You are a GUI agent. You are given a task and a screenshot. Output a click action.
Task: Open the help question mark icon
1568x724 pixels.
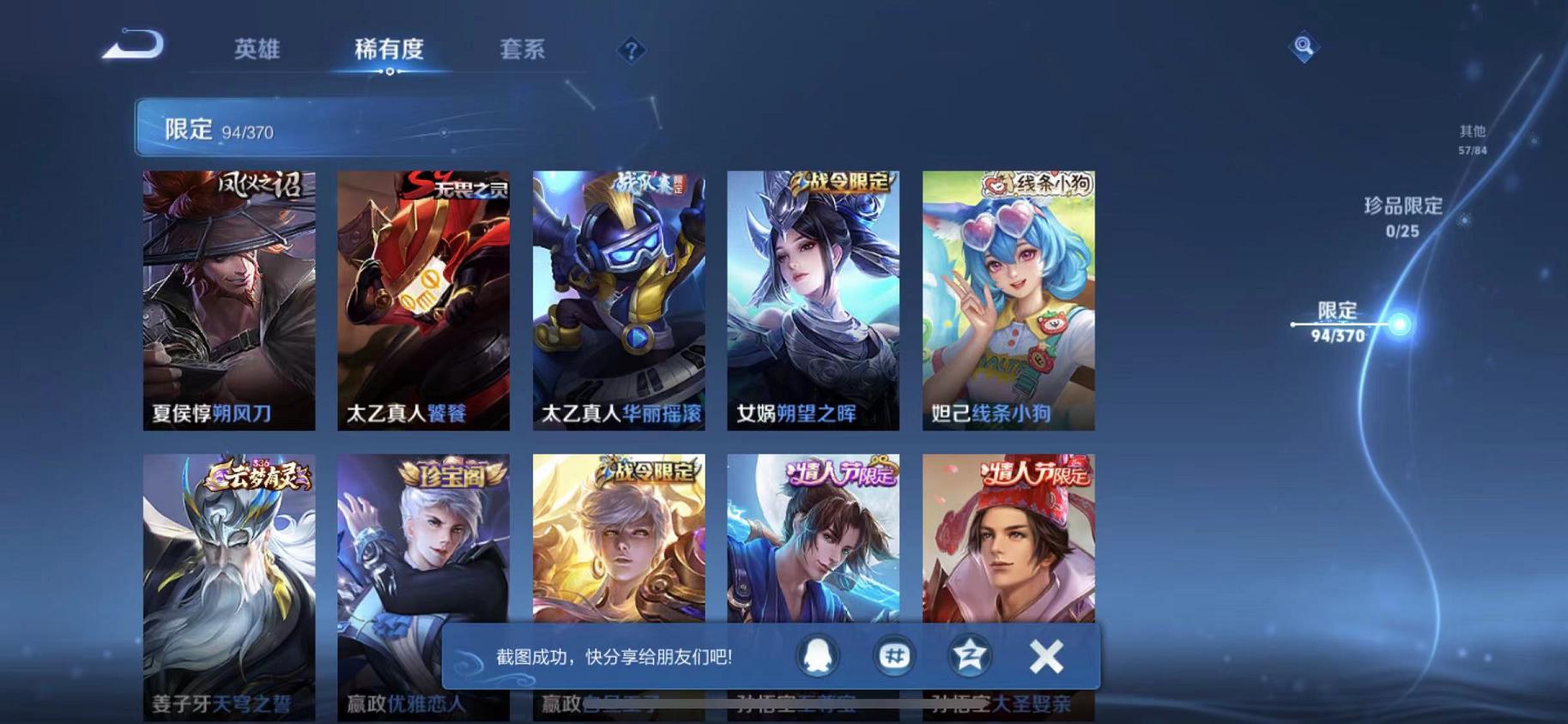(632, 51)
